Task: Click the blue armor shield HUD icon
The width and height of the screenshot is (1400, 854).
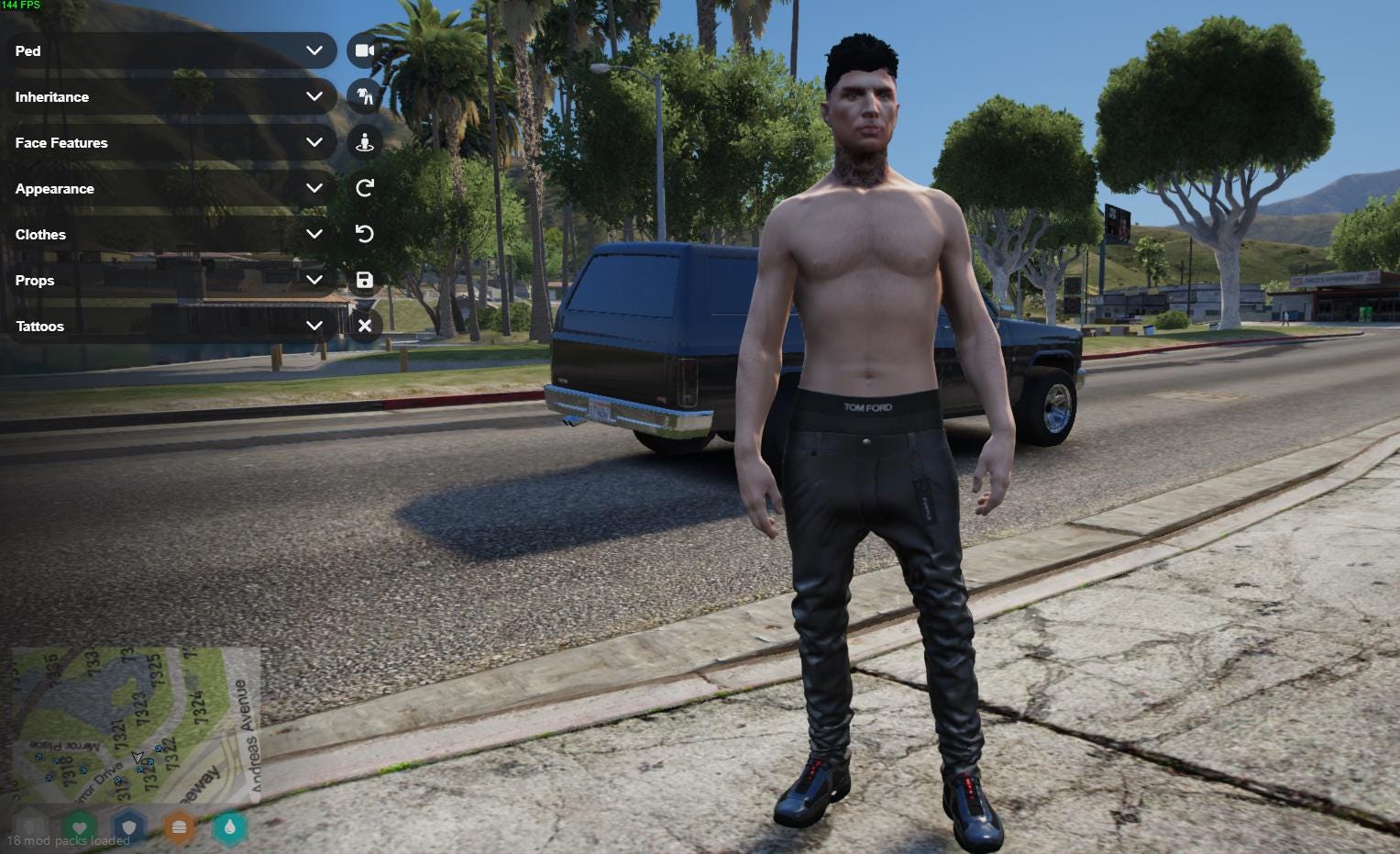Action: (x=129, y=827)
